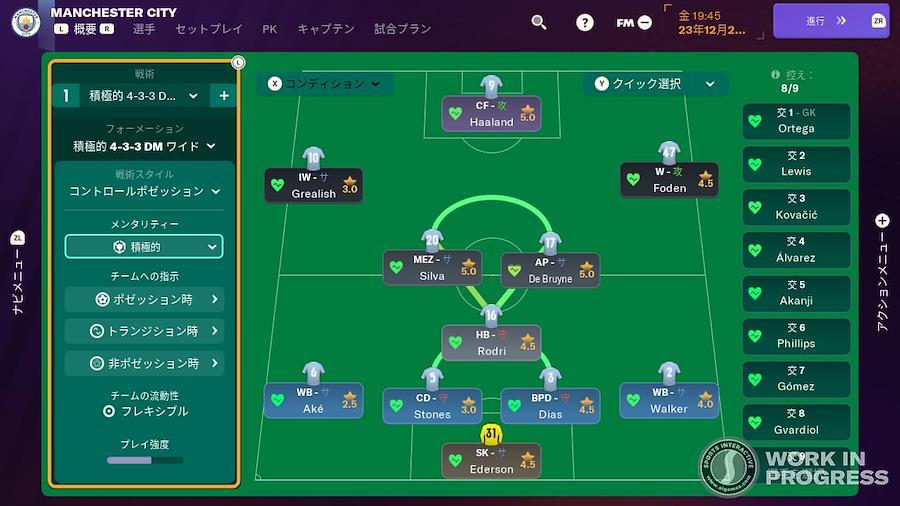Select De Bruyne's player card
This screenshot has height=506, width=900.
550,270
